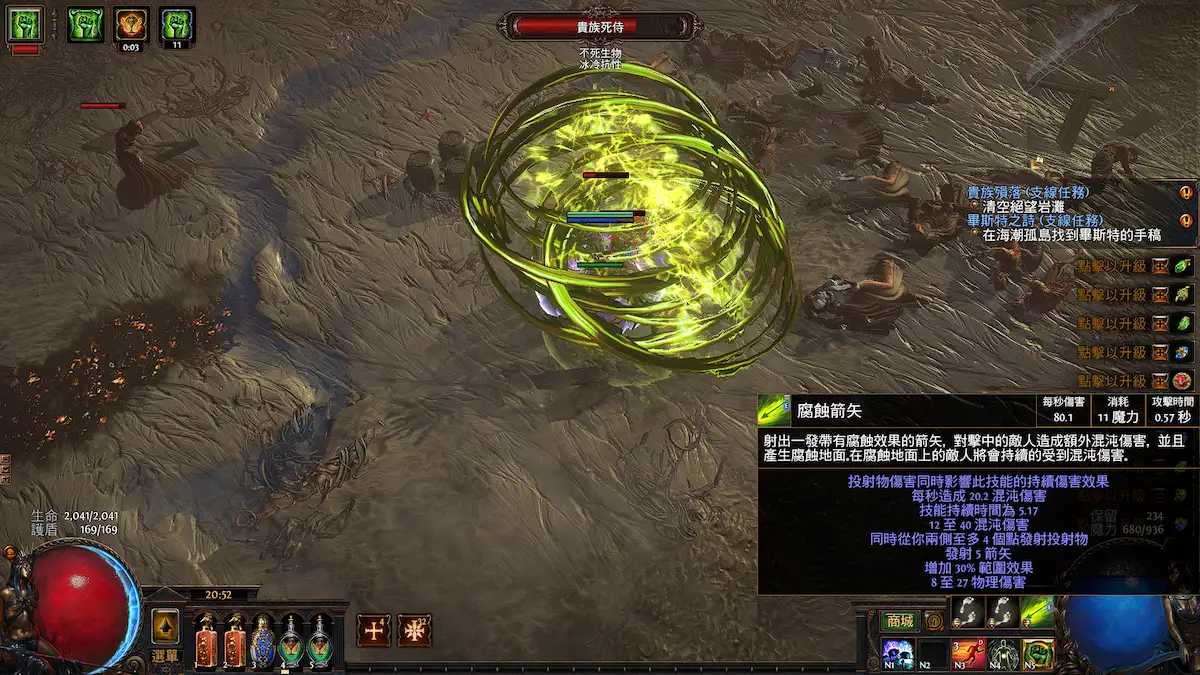Level up the red round gem
Viewport: 1200px width, 675px height.
(1182, 381)
